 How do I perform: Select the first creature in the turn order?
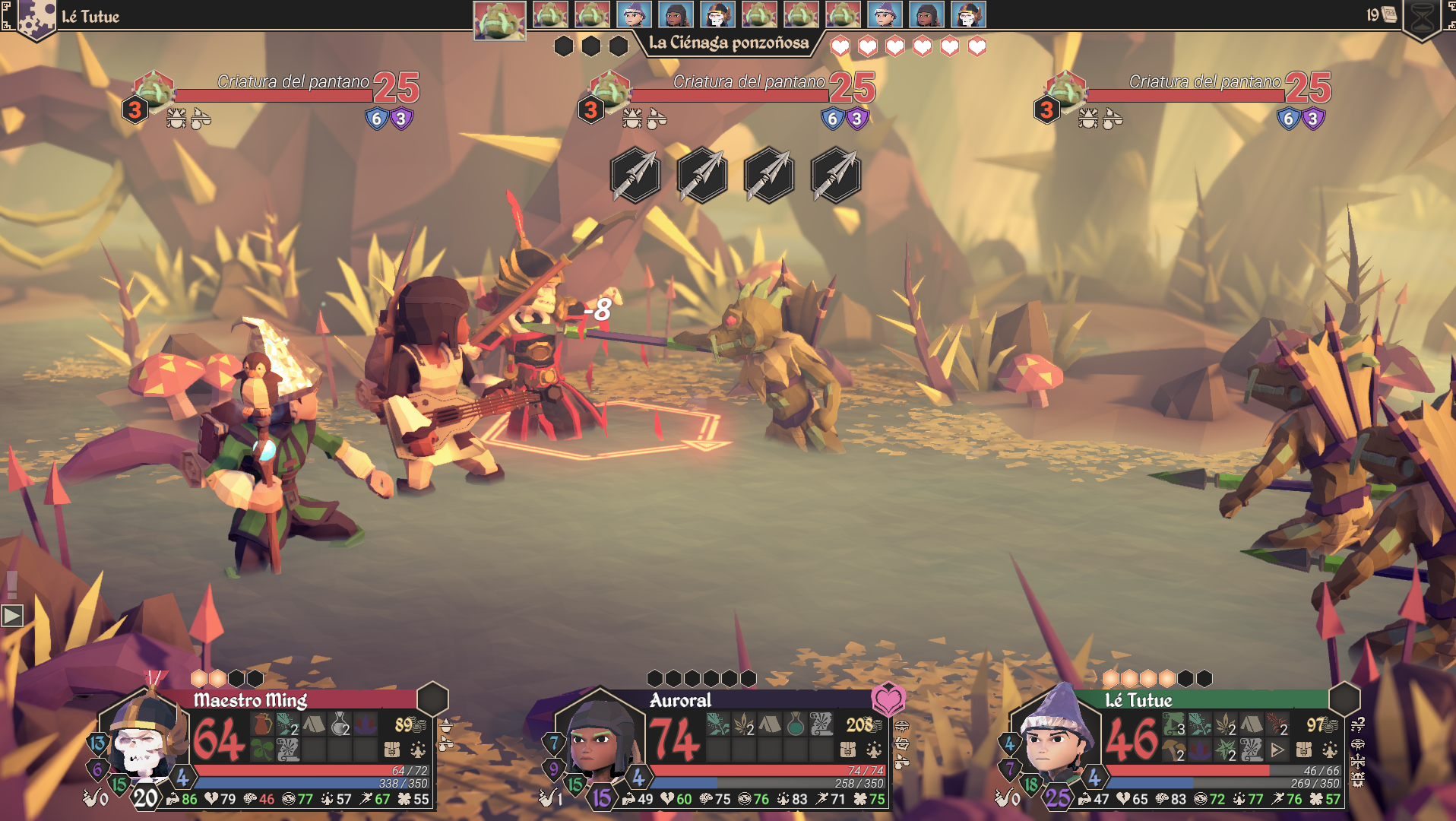click(x=499, y=19)
